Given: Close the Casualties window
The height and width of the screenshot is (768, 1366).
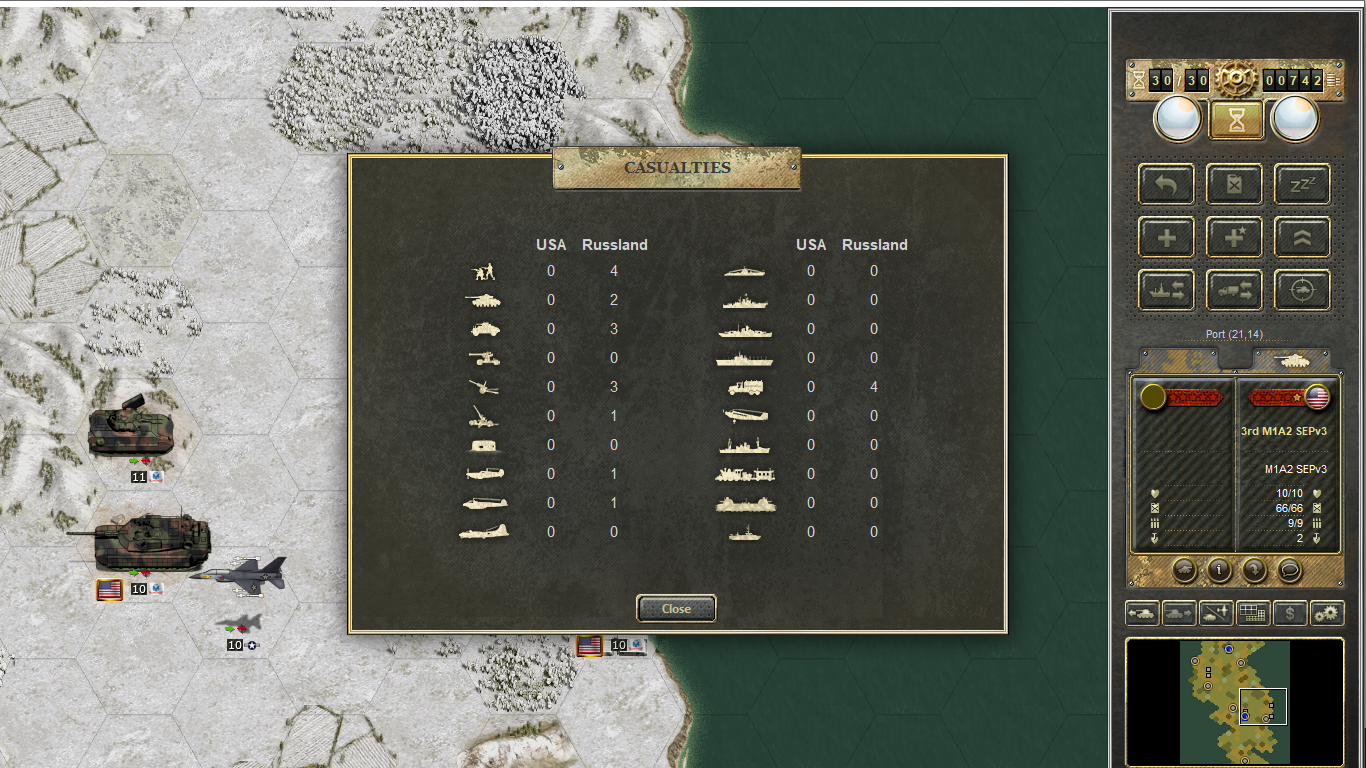Looking at the screenshot, I should click(676, 608).
